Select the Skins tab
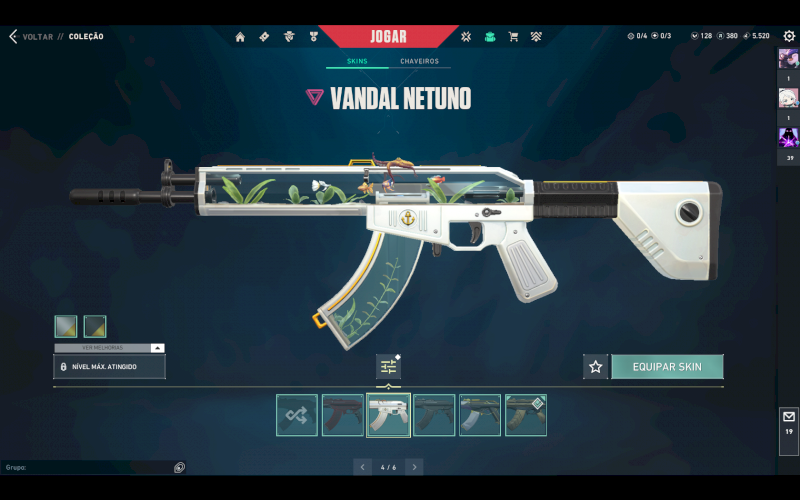 (x=357, y=61)
